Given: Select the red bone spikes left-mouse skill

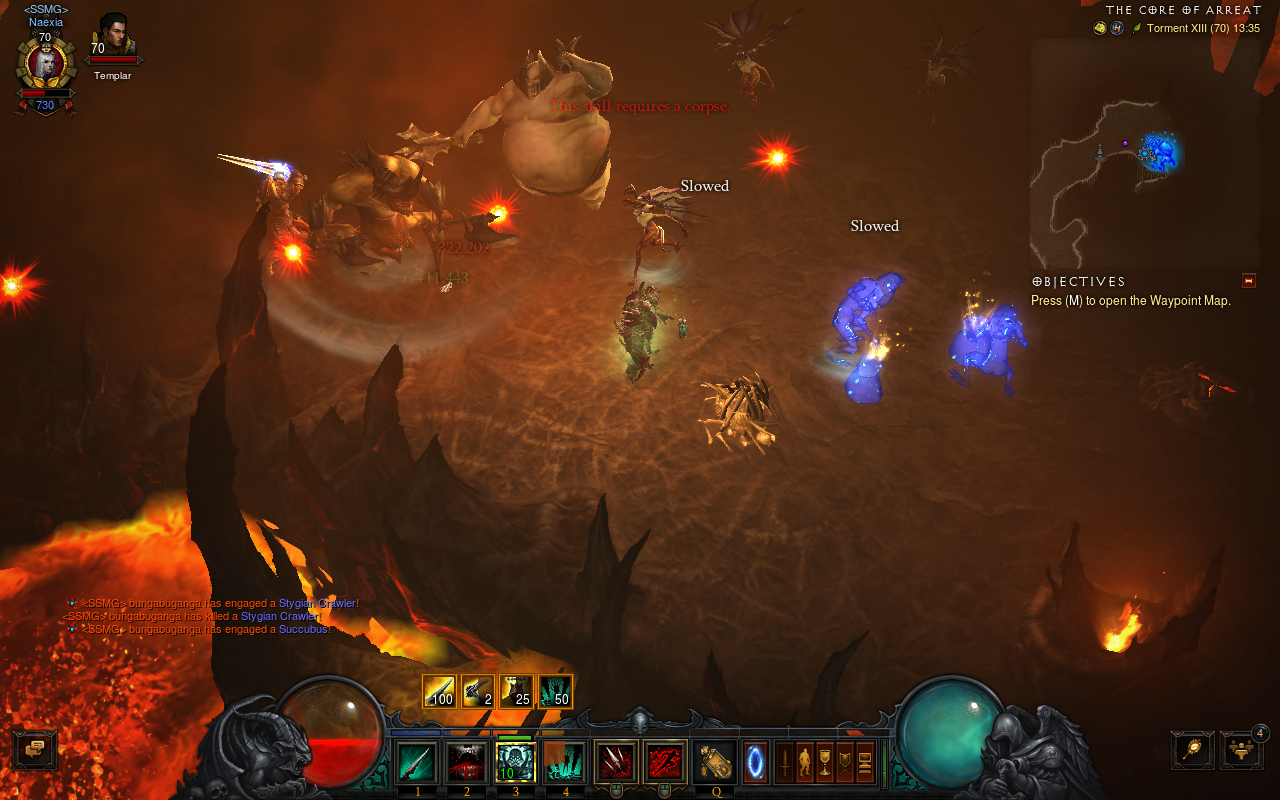Looking at the screenshot, I should point(616,762).
